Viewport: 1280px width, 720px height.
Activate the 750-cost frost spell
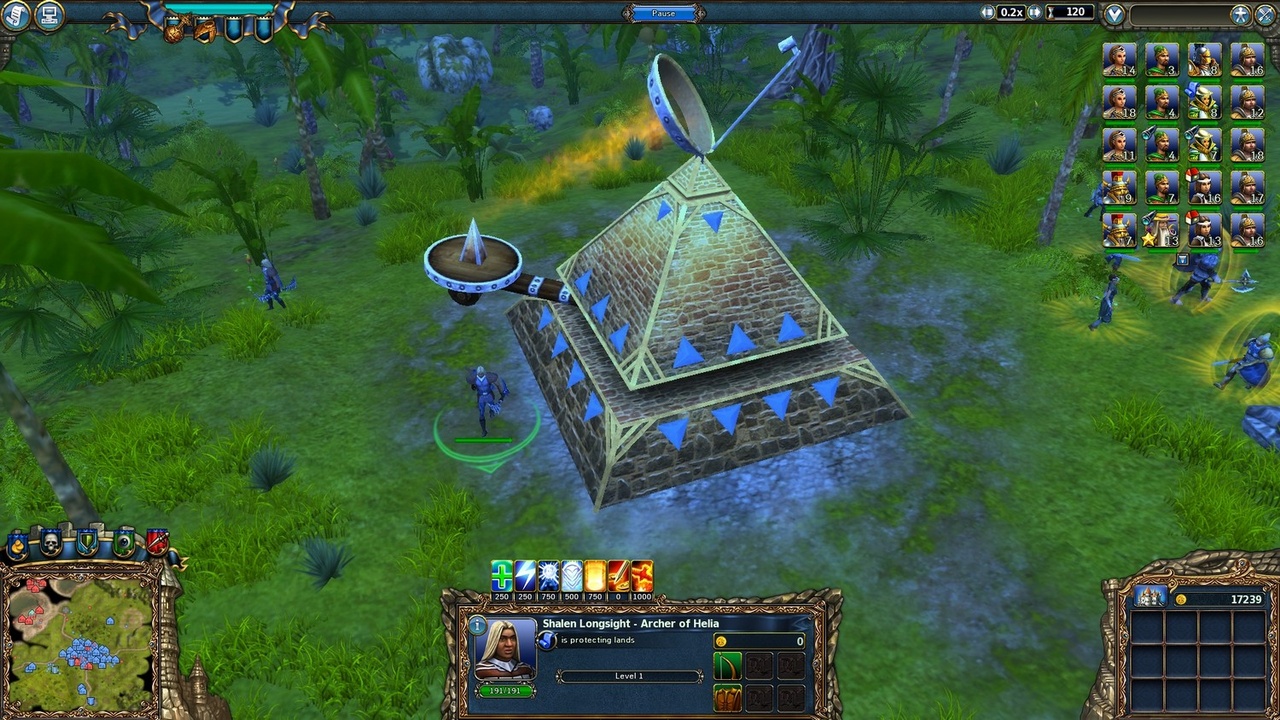pyautogui.click(x=548, y=574)
